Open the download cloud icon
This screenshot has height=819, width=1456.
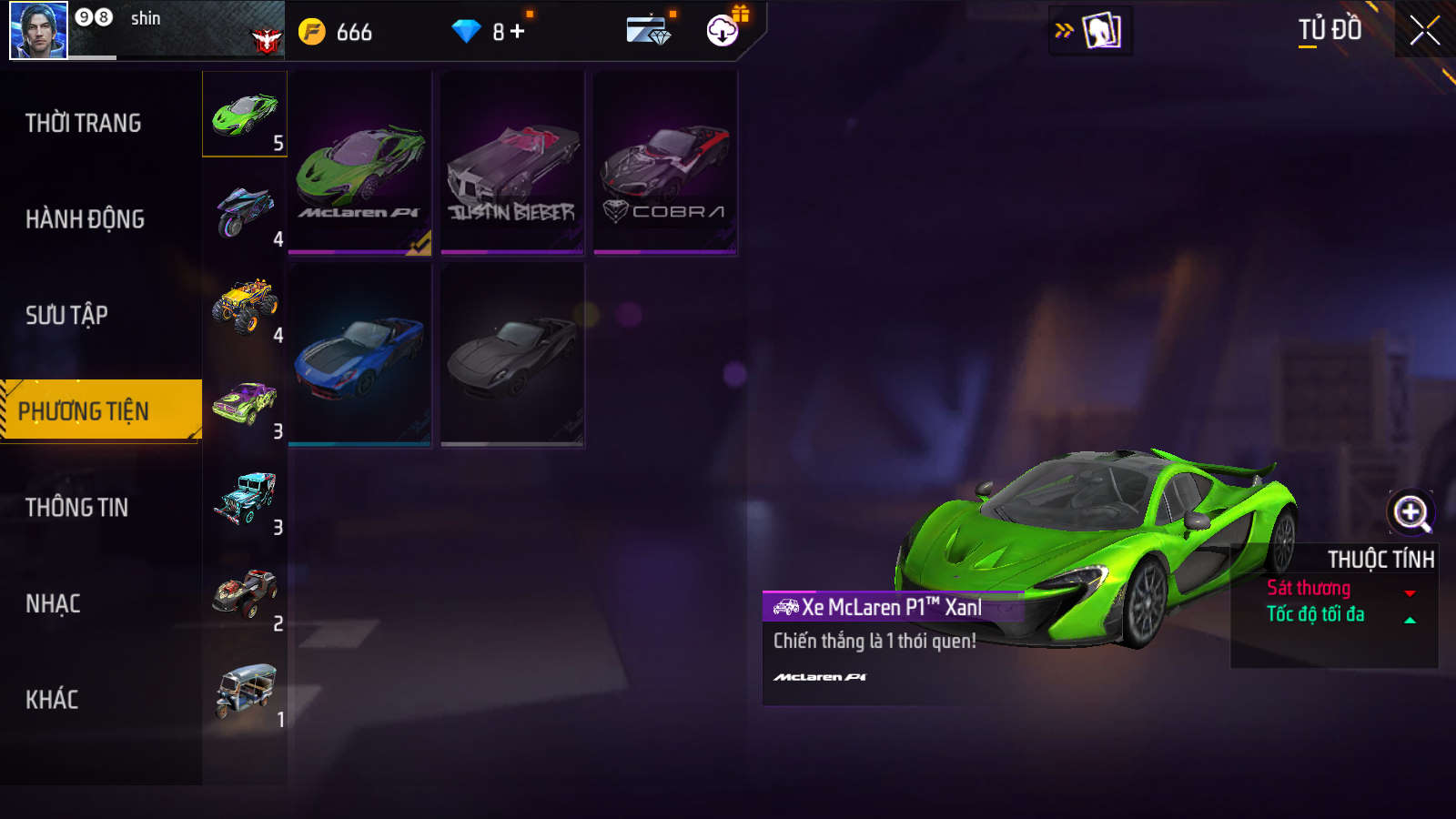pos(723,31)
